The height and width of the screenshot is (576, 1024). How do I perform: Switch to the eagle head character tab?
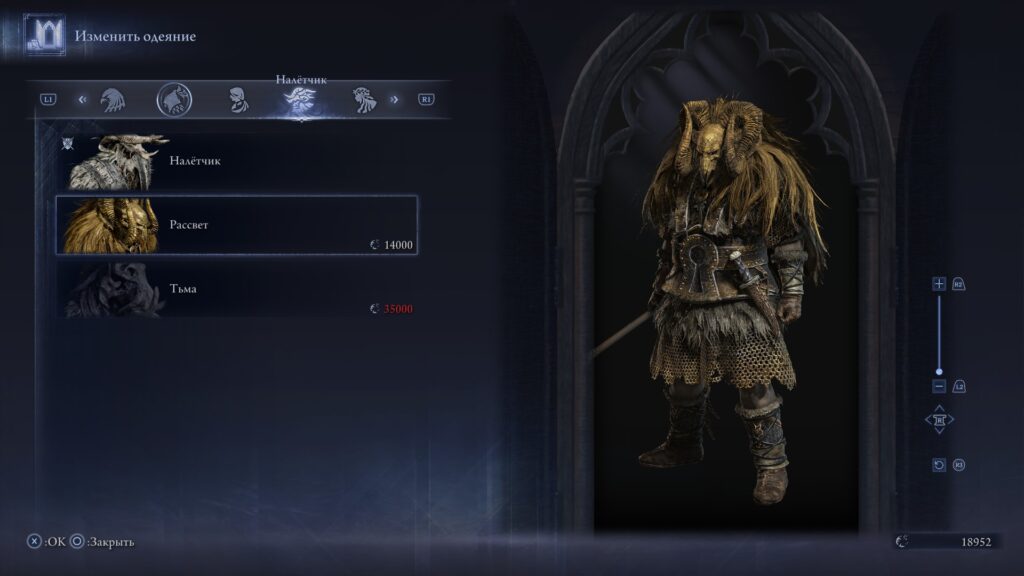[111, 99]
